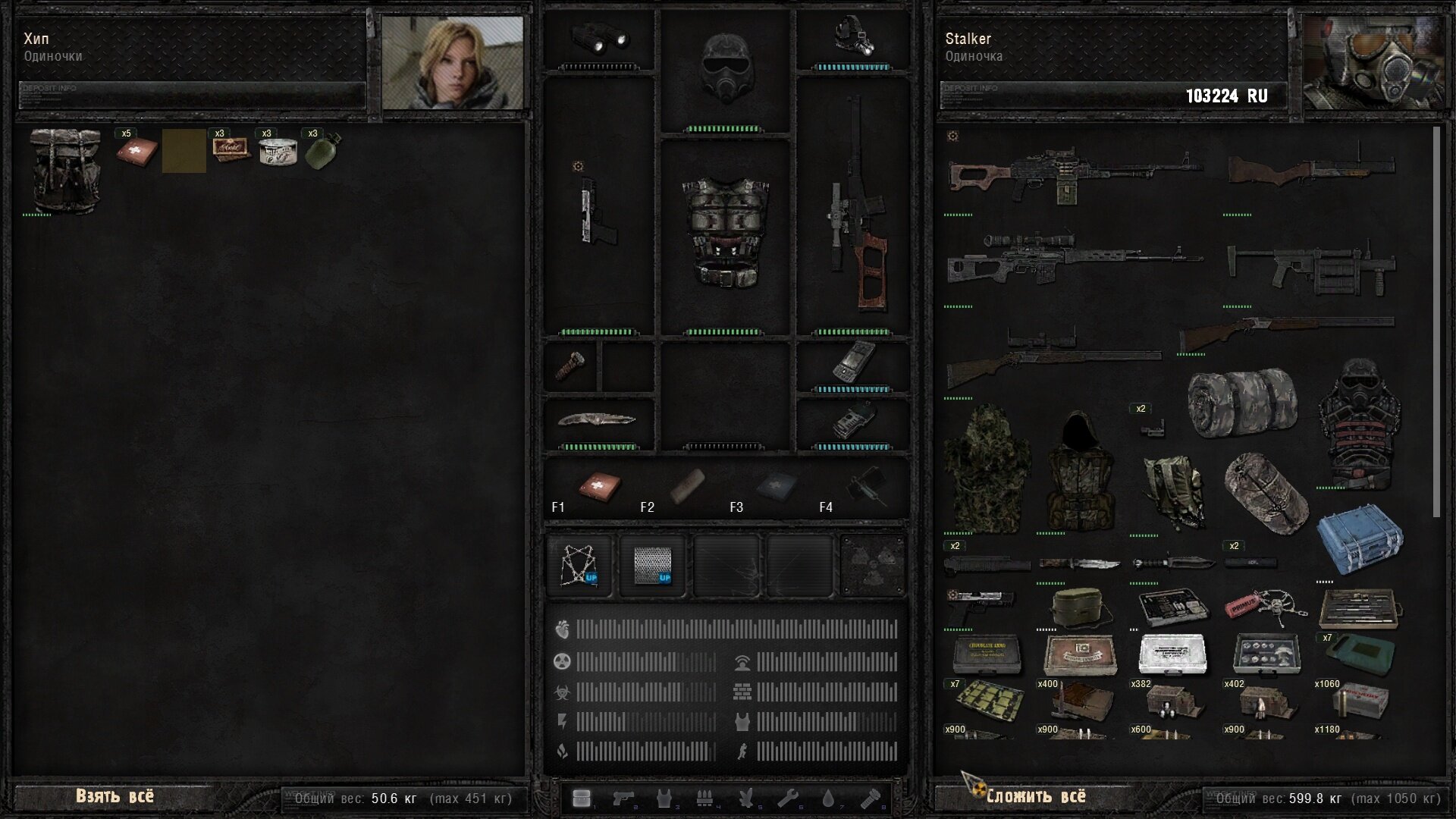1456x819 pixels.
Task: Select the backpack in Хип's inventory
Action: coord(64,171)
